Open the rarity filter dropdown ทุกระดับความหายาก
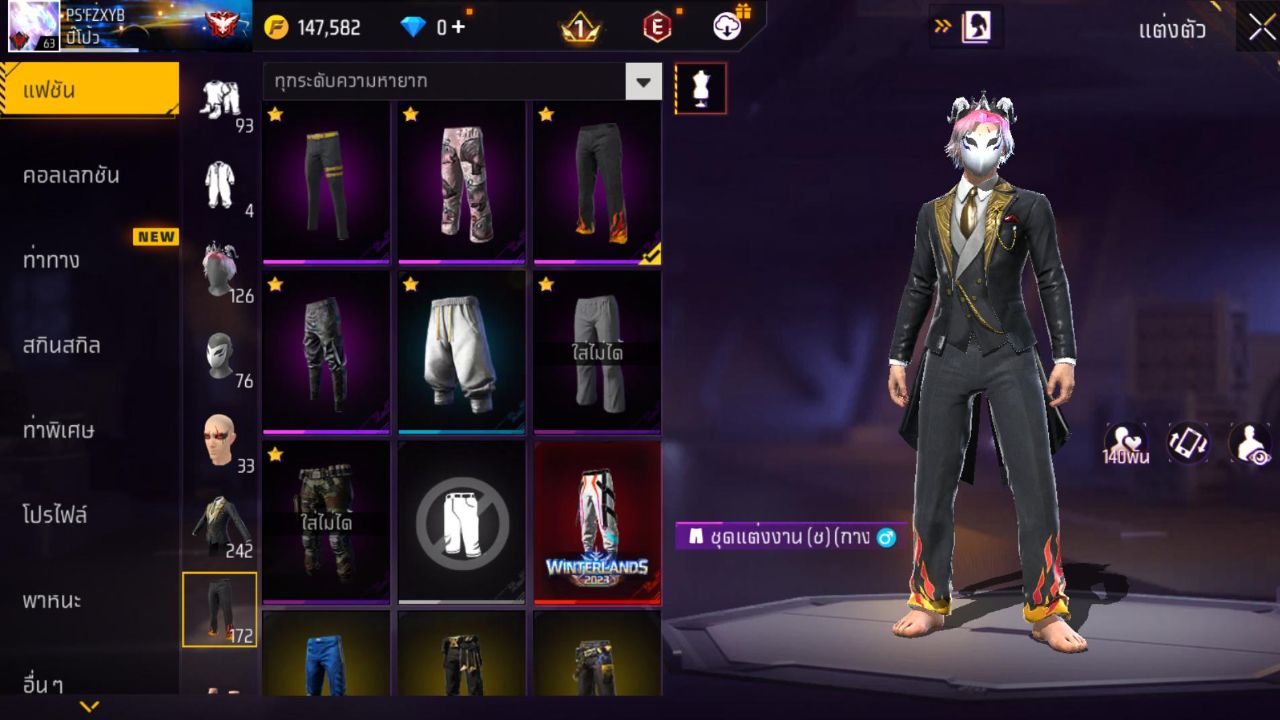 click(450, 82)
